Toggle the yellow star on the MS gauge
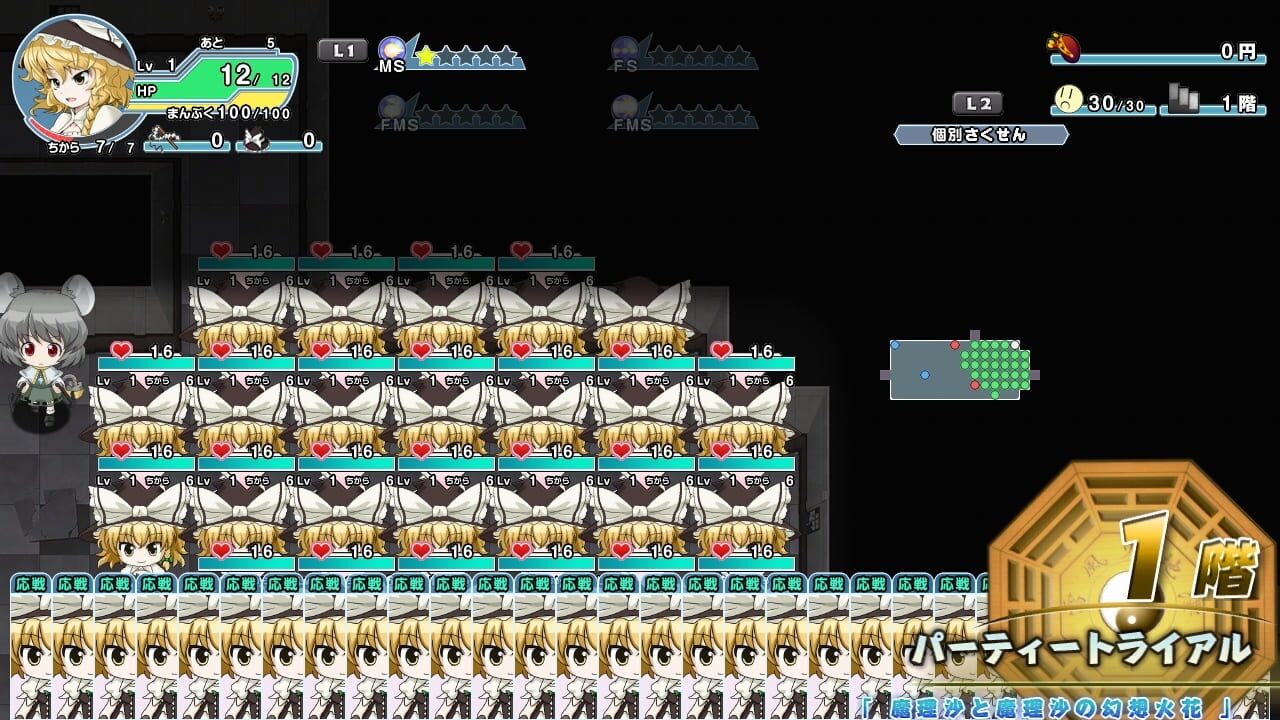1280x720 pixels. (x=427, y=55)
